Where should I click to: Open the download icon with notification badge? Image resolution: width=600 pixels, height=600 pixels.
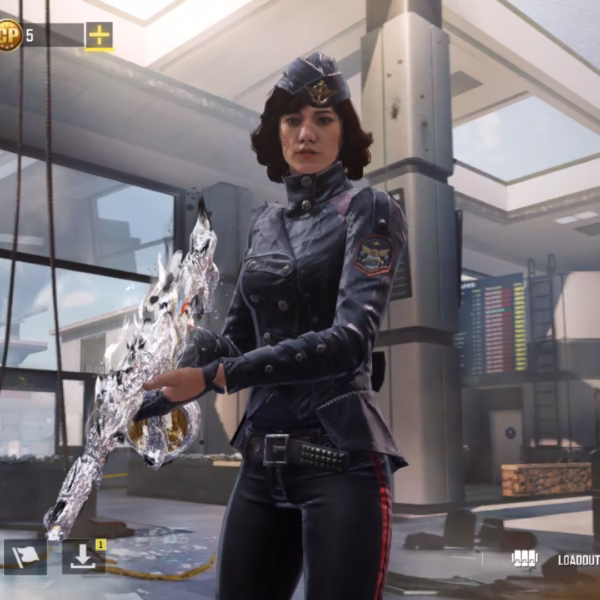pyautogui.click(x=83, y=556)
